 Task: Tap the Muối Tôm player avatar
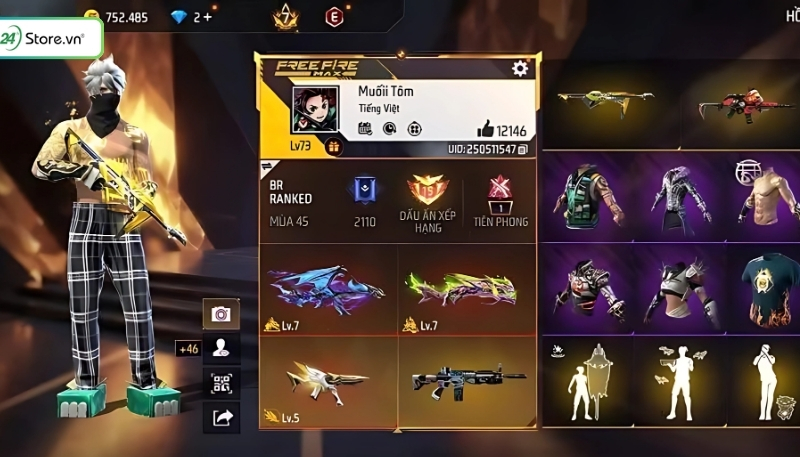click(x=314, y=110)
